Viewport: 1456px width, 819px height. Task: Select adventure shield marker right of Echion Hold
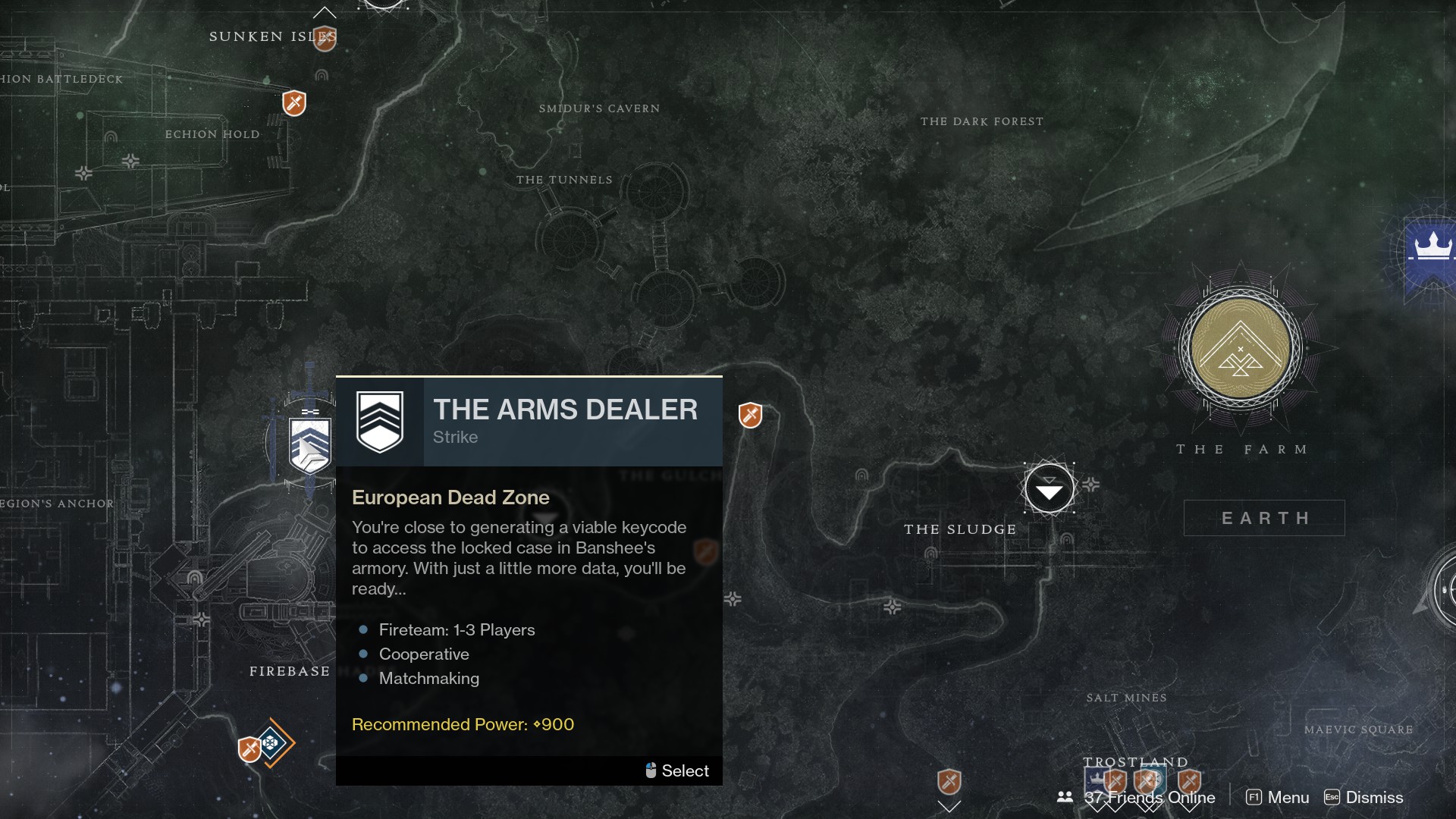point(294,103)
